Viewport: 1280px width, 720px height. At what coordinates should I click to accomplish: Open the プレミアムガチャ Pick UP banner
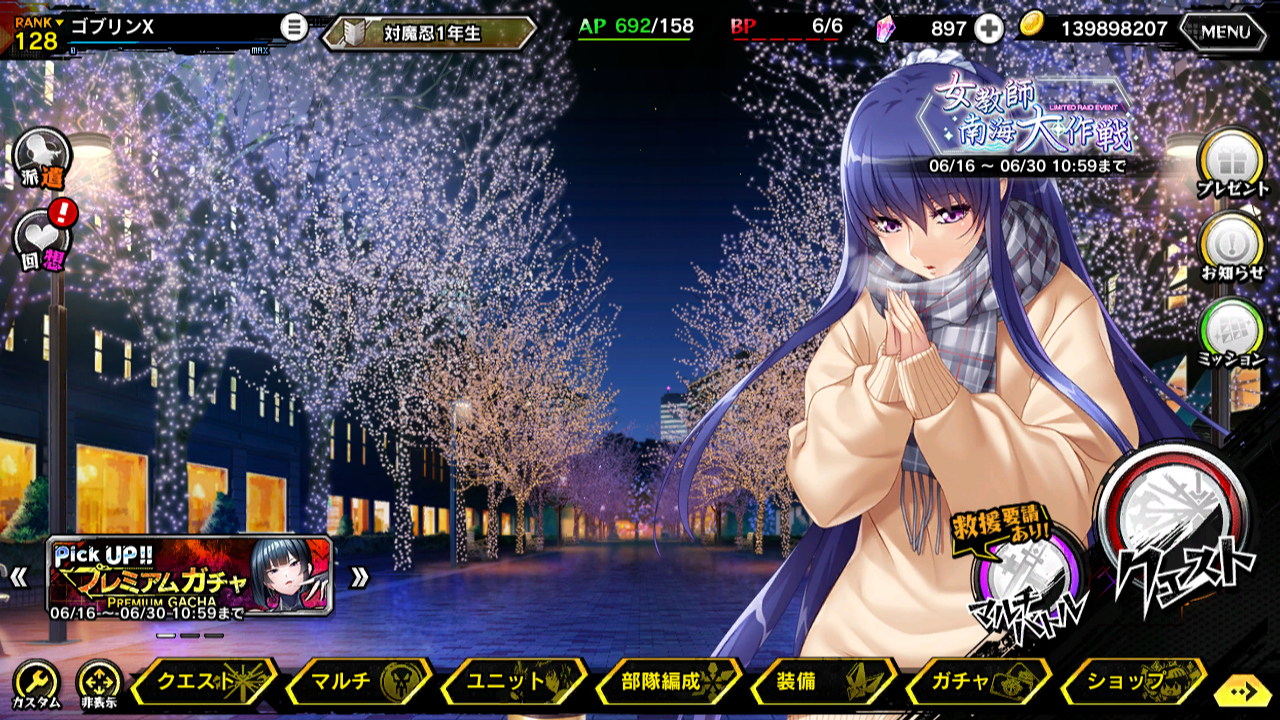tap(190, 576)
